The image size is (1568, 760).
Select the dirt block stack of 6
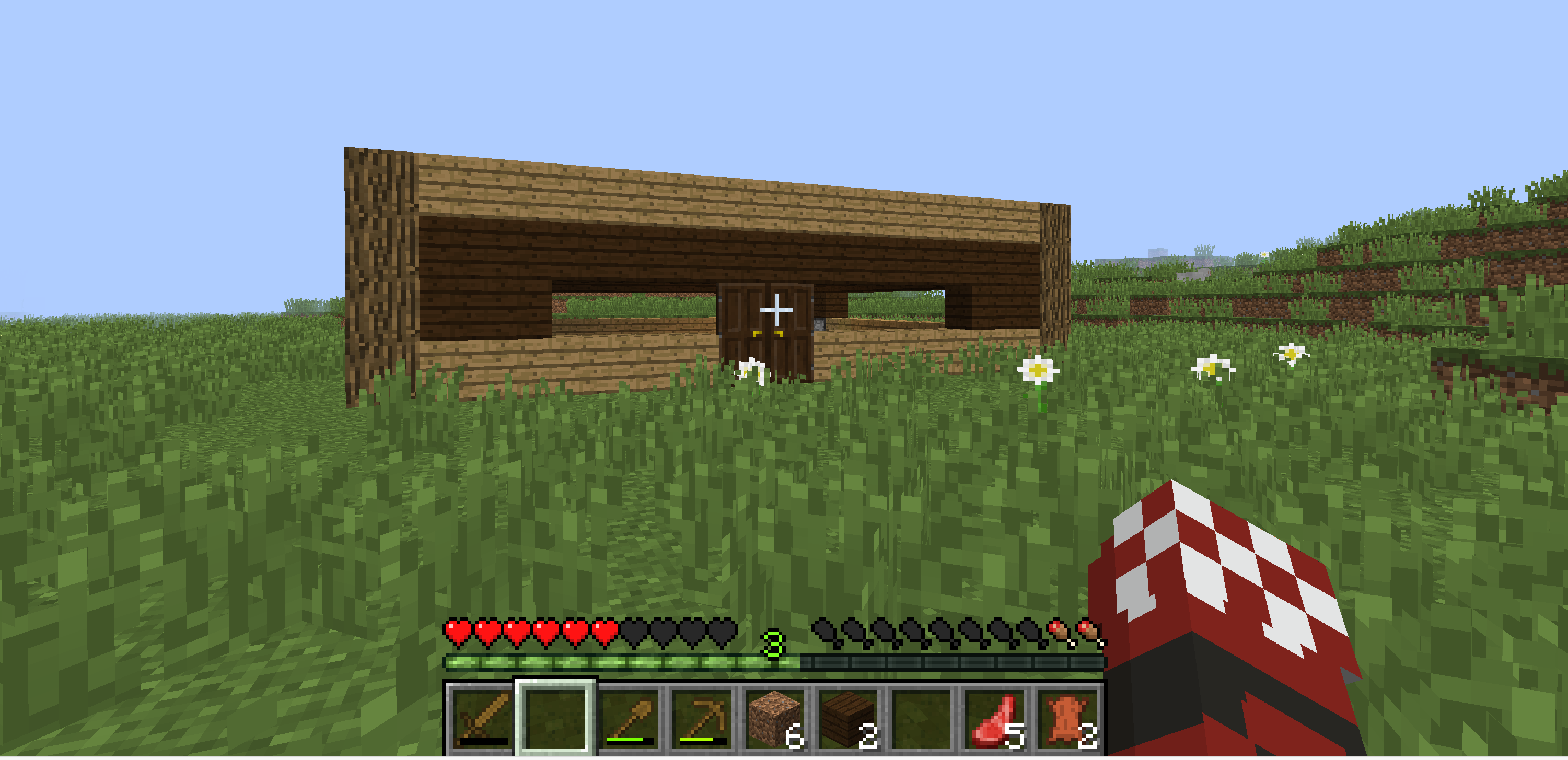click(777, 721)
